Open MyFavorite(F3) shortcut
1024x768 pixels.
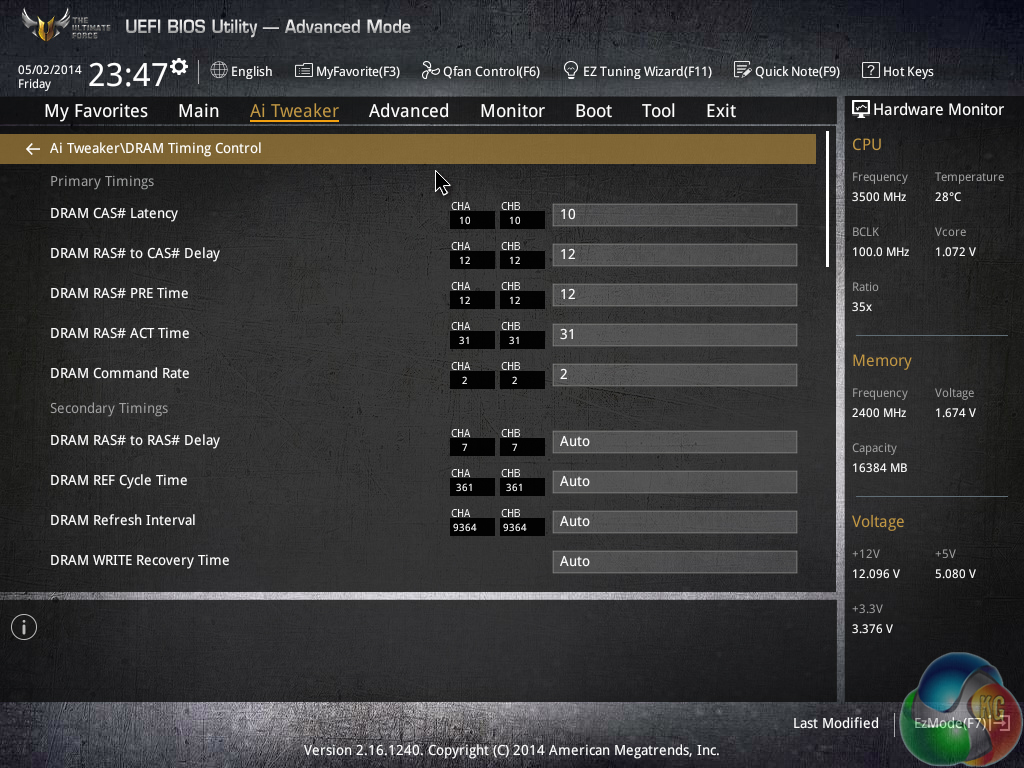click(347, 71)
